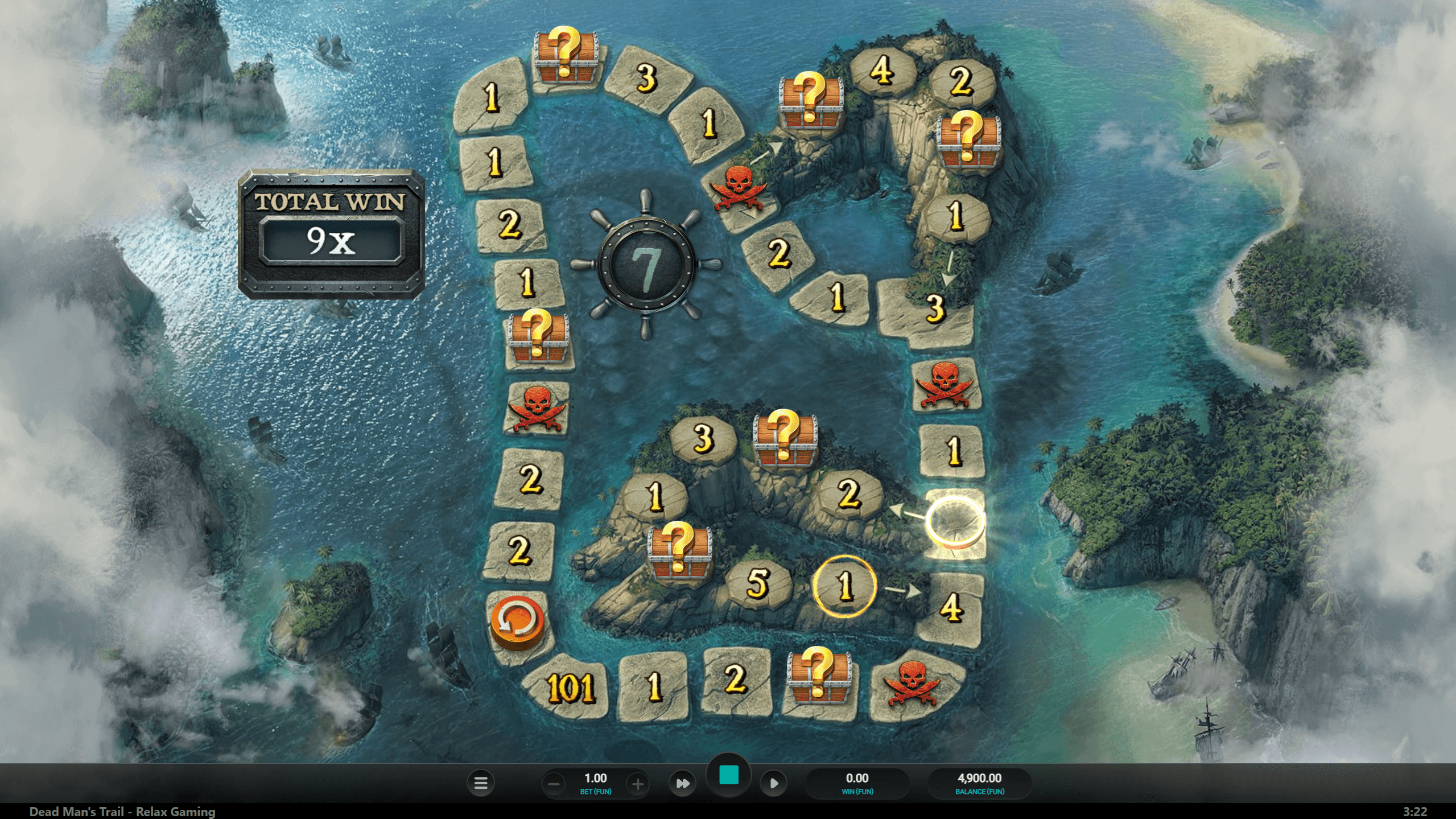The image size is (1456, 819).
Task: Toggle the fast-forward turbo button
Action: point(682,784)
